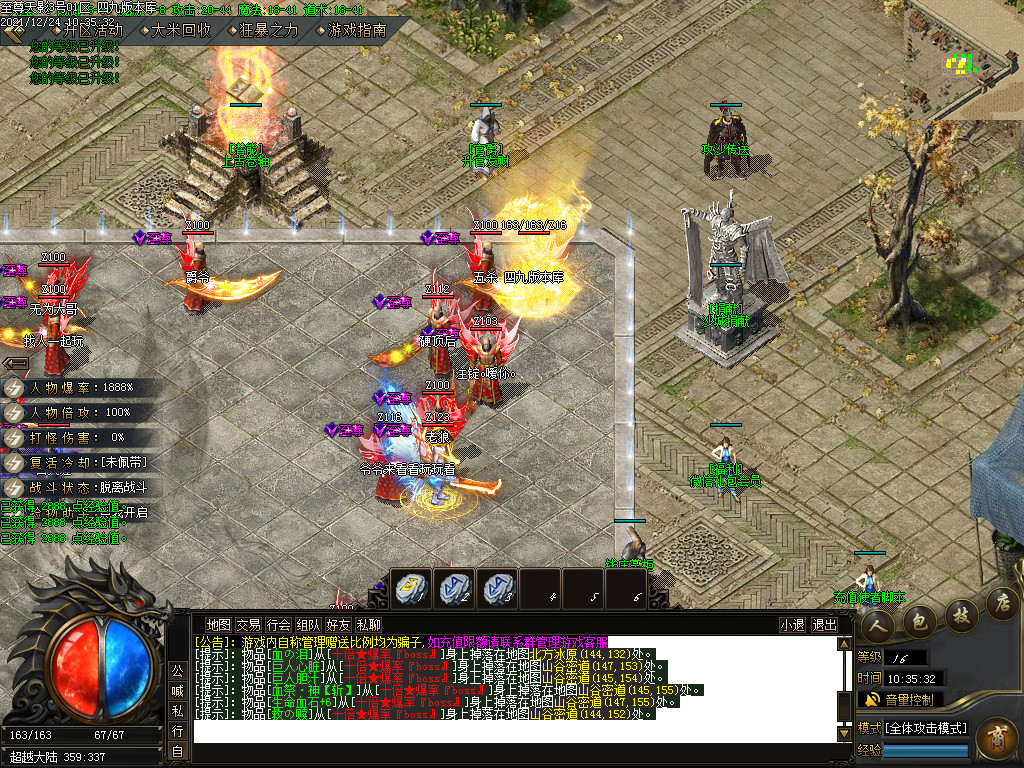Viewport: 1024px width, 768px height.
Task: Open the 地图 map tab
Action: [218, 625]
